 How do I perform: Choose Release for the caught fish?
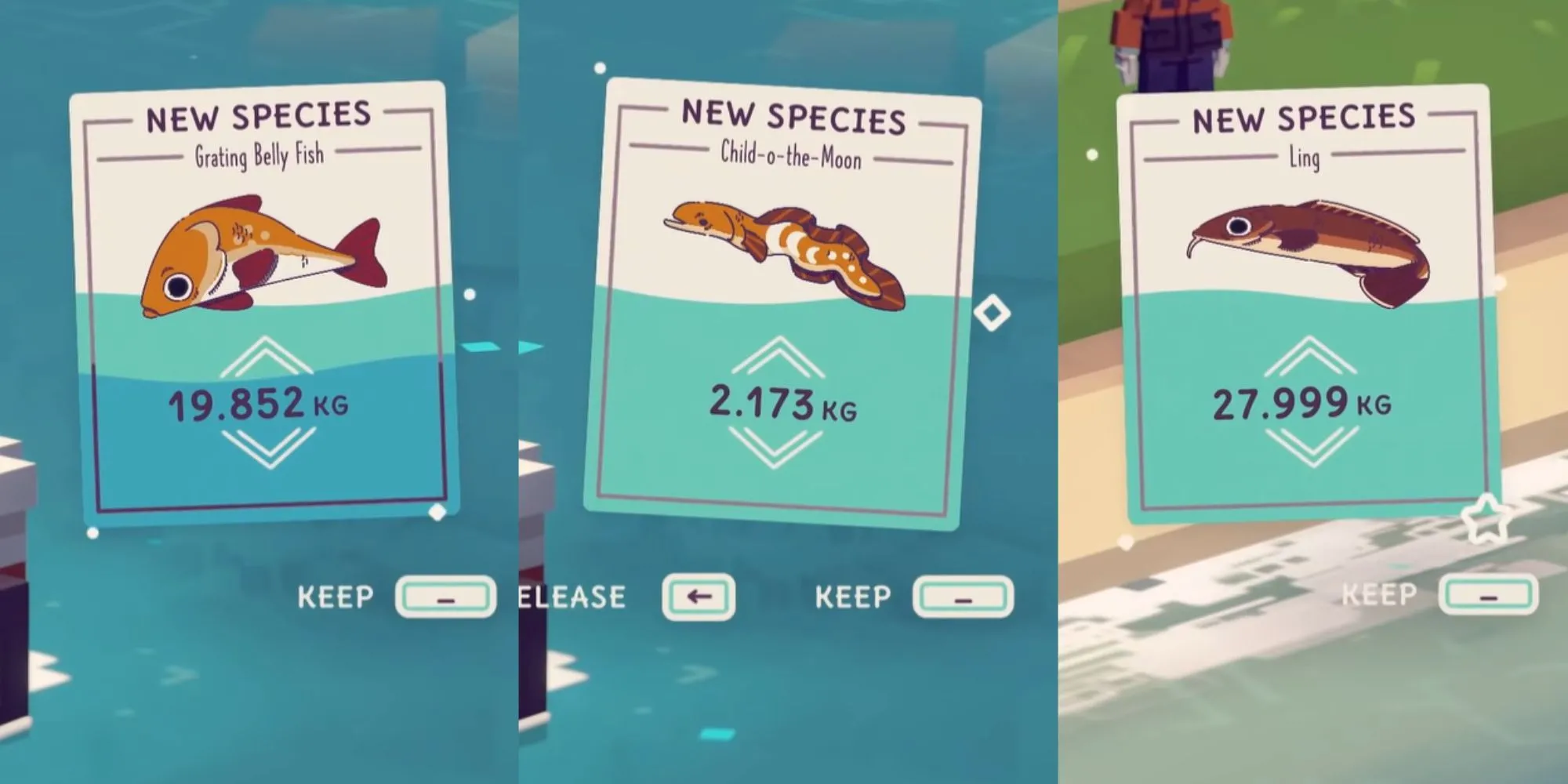[698, 597]
